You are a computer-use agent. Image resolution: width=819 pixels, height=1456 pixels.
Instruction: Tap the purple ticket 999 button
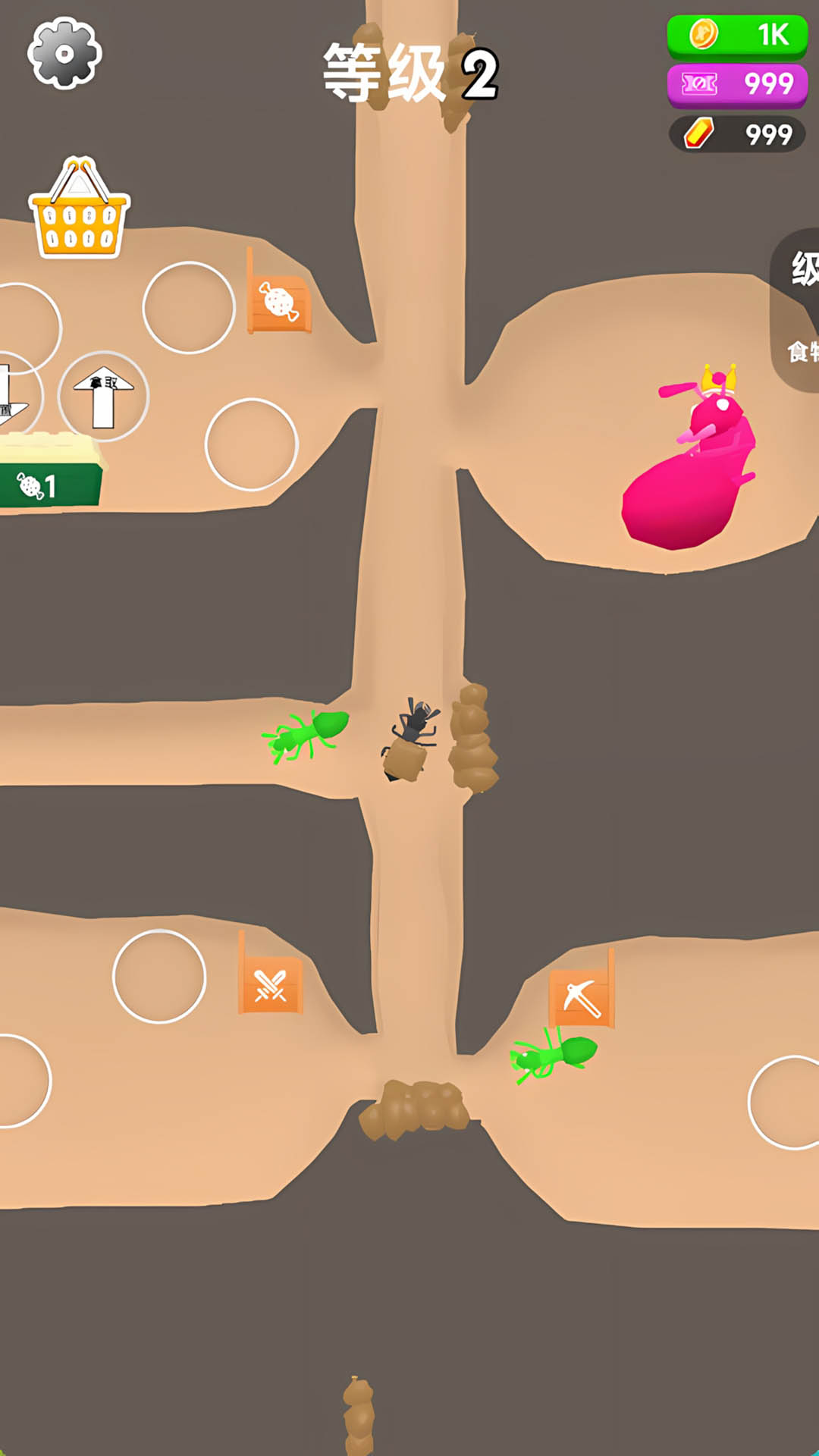click(737, 84)
